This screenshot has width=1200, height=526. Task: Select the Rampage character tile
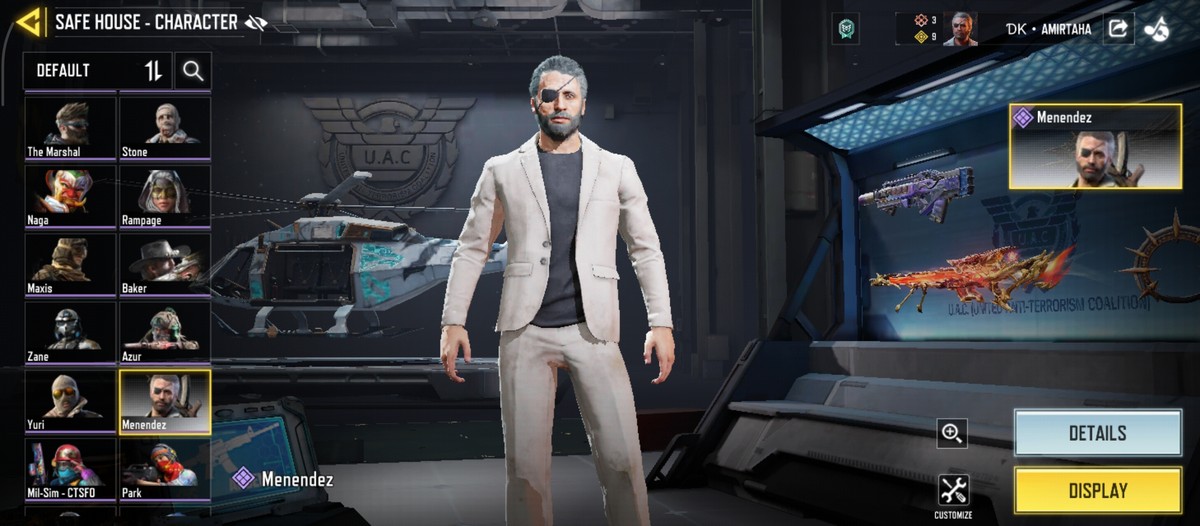click(165, 195)
